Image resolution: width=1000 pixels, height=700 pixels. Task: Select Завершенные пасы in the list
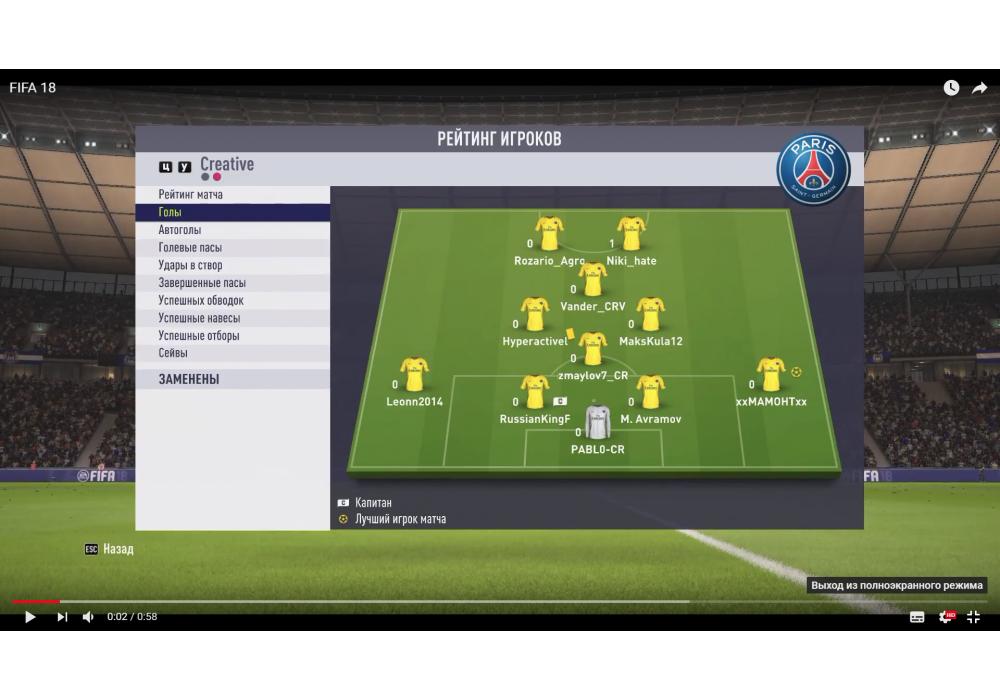click(x=202, y=283)
